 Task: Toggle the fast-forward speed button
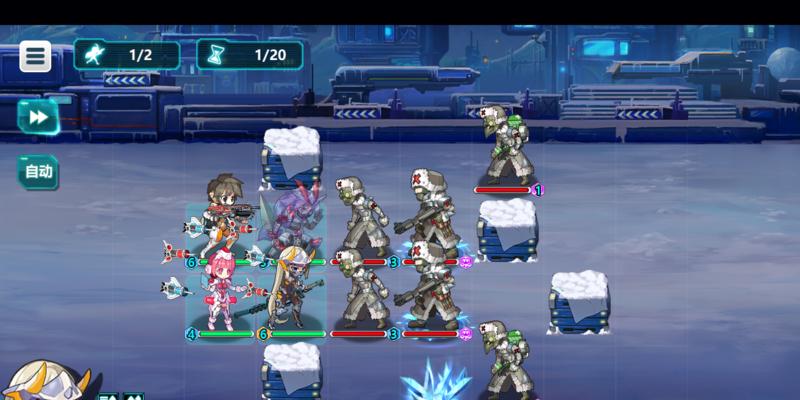pos(38,117)
